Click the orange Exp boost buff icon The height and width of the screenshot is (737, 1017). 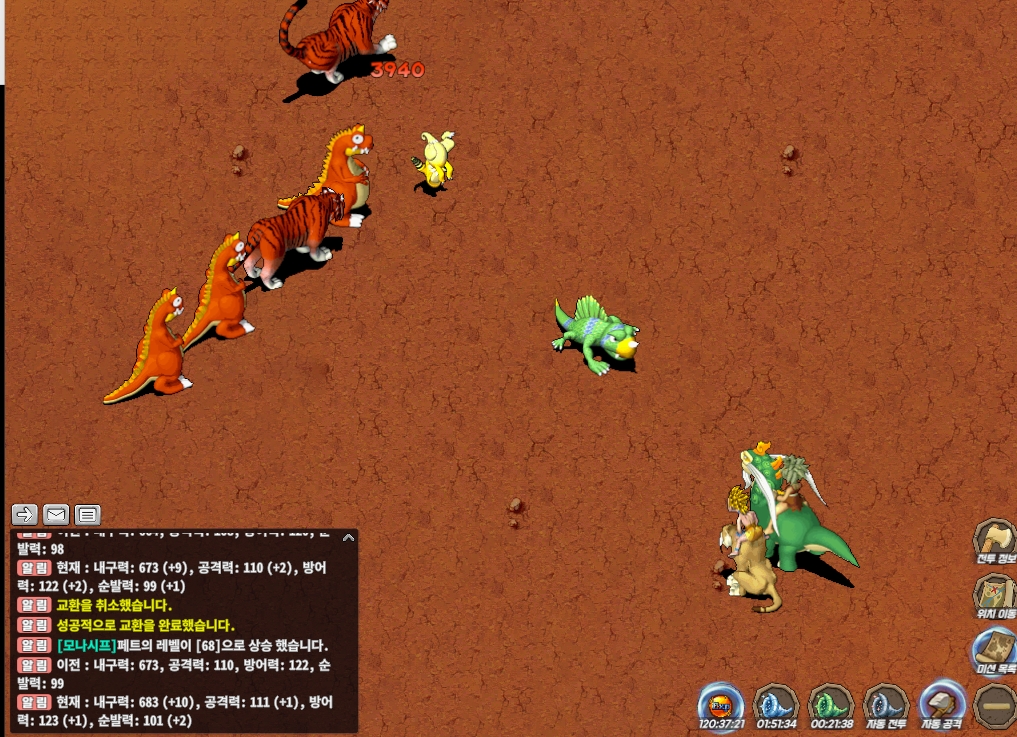pos(719,703)
